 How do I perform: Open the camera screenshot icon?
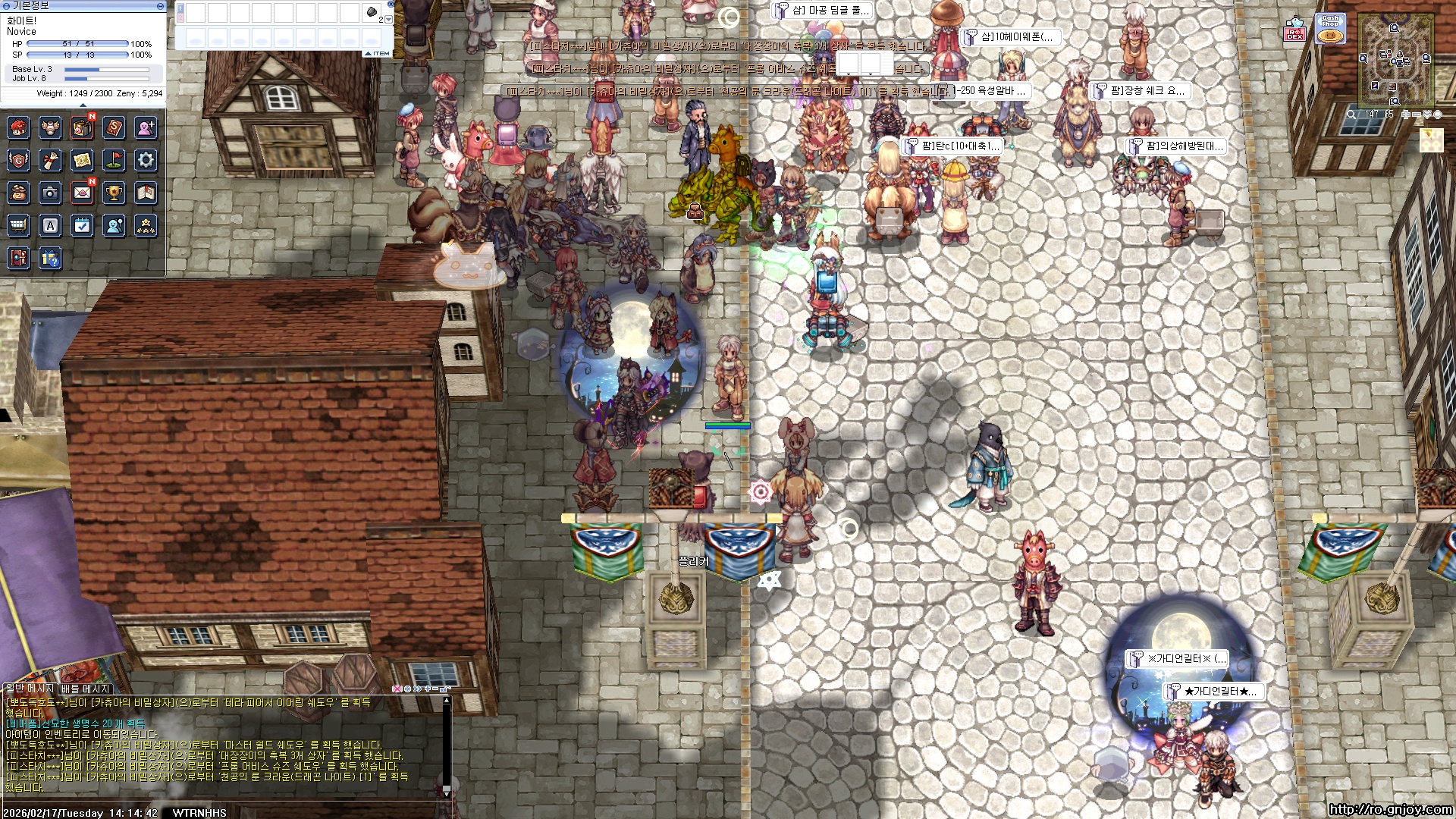coord(50,193)
